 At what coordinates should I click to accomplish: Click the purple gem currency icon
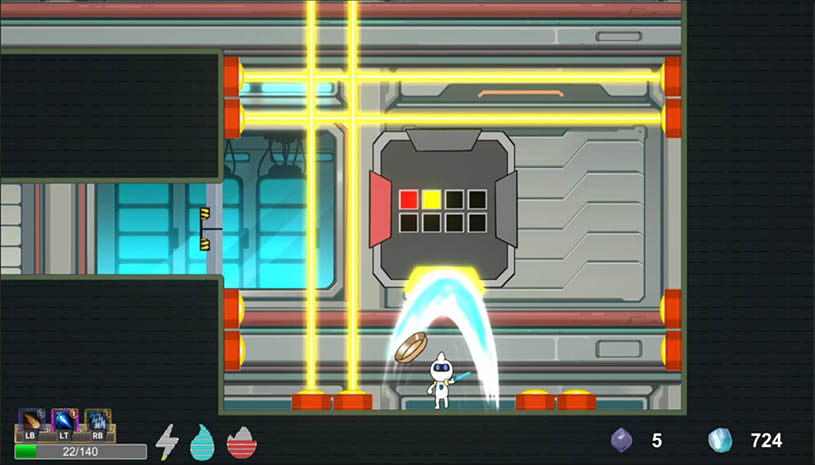coord(622,440)
